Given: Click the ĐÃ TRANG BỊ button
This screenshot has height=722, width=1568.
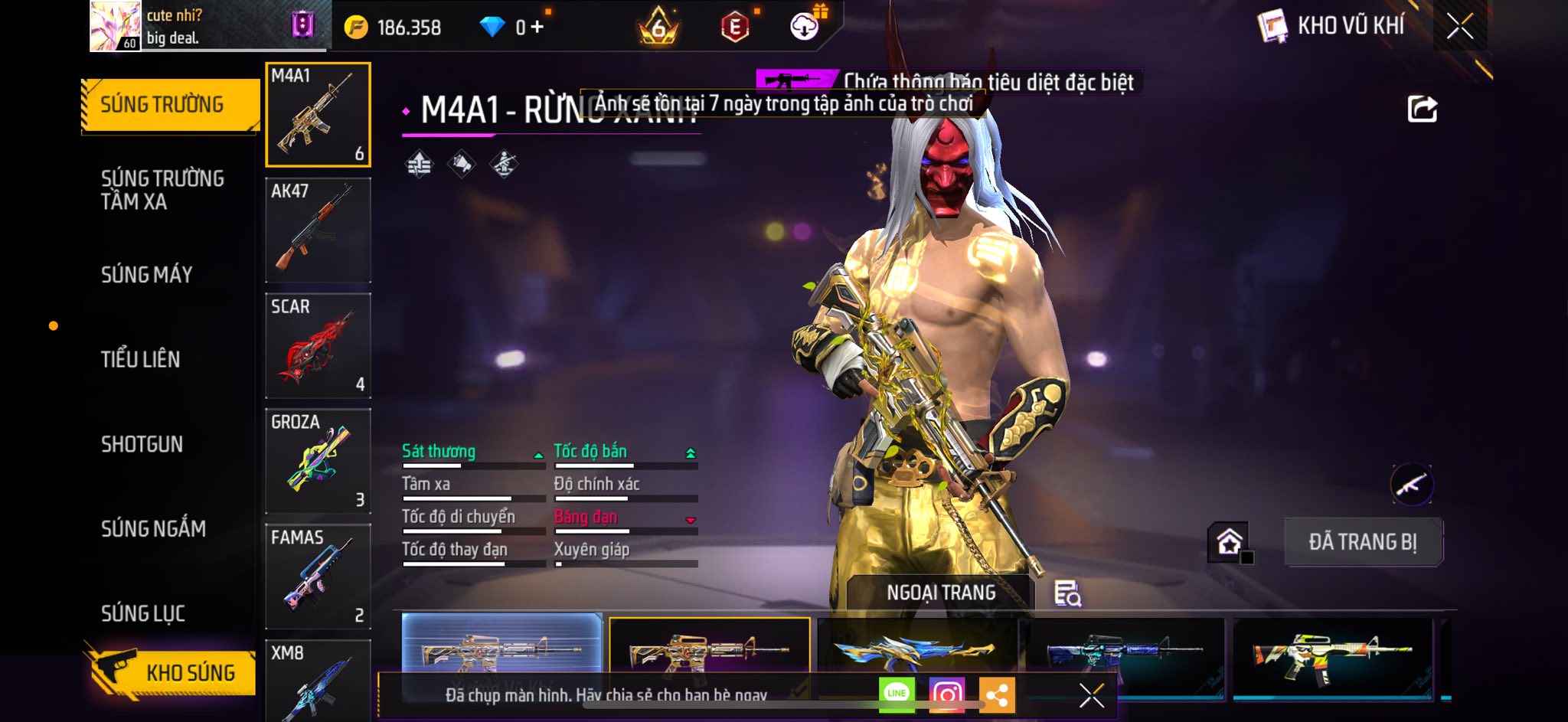Looking at the screenshot, I should (1363, 542).
